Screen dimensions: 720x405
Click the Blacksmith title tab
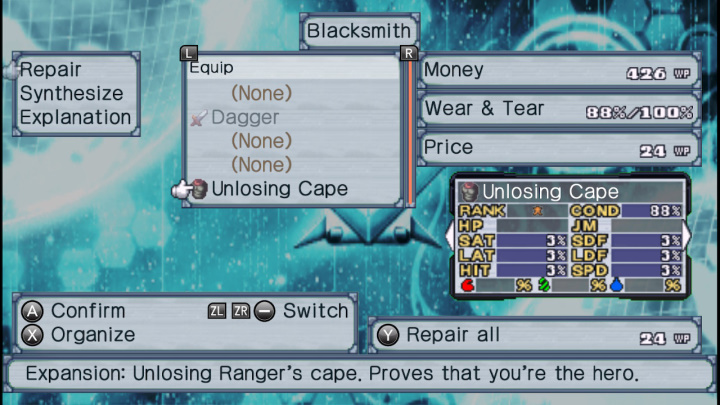click(359, 31)
